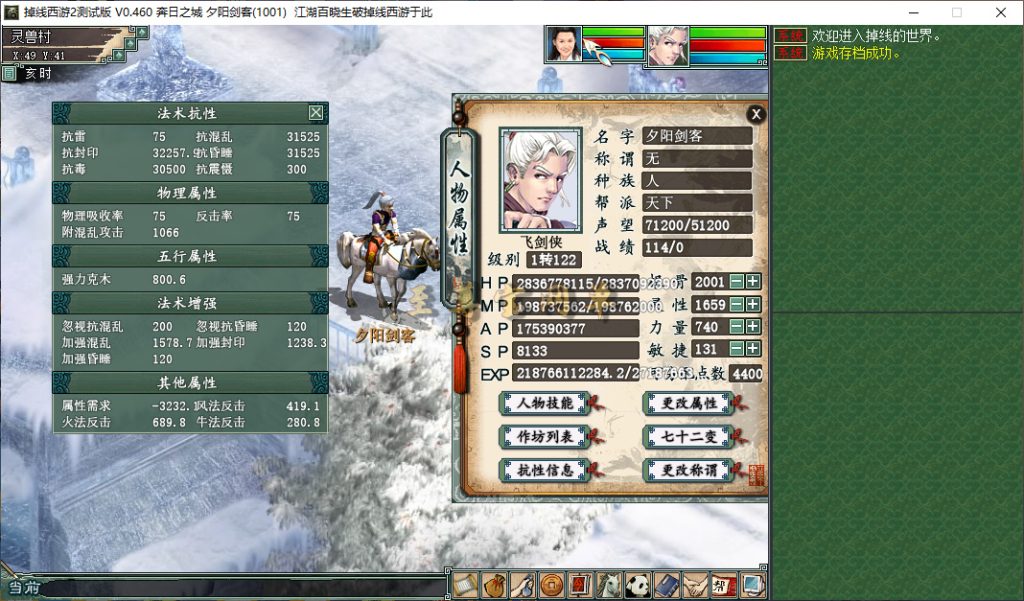Click 更改称谓 to change title
1024x601 pixels.
(689, 470)
